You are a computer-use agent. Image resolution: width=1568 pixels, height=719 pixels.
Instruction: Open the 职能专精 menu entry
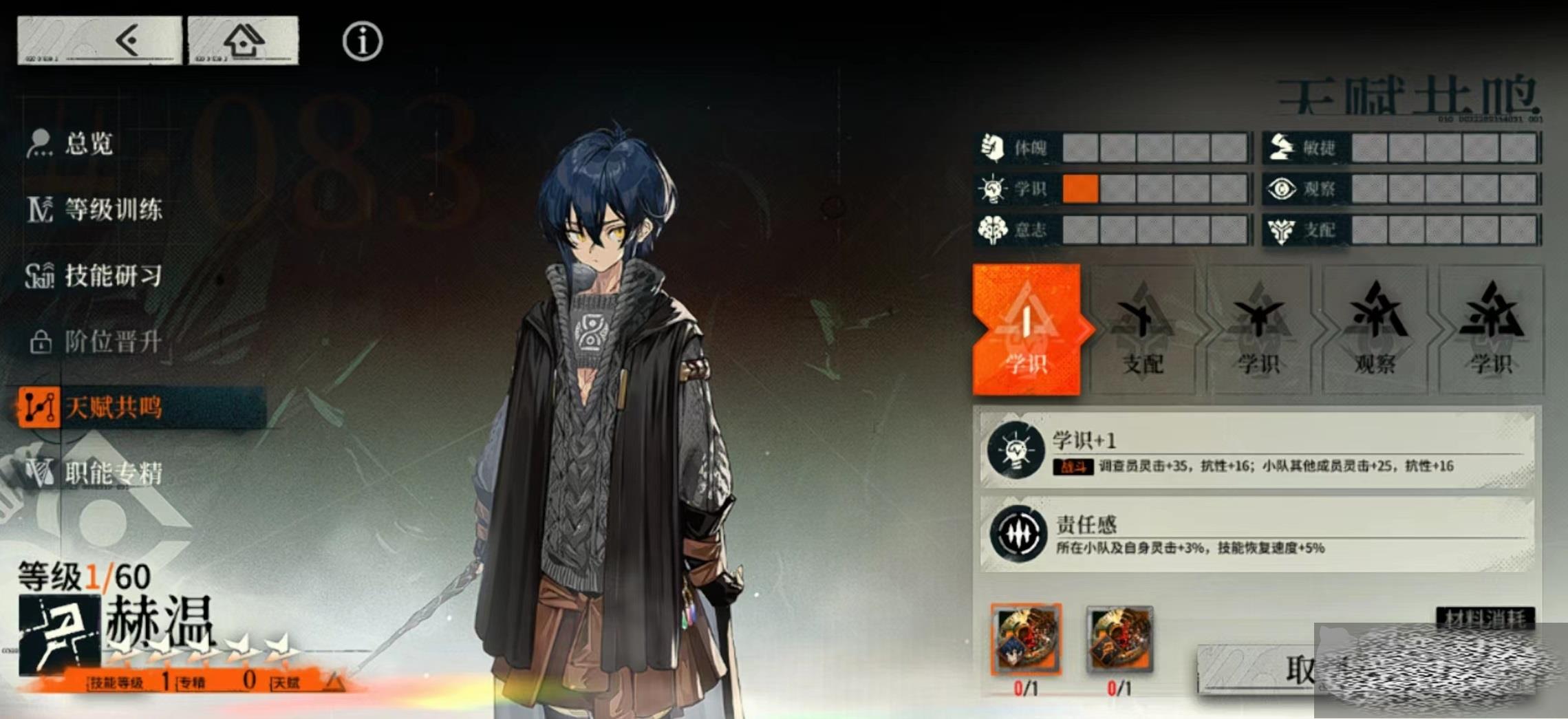point(113,473)
